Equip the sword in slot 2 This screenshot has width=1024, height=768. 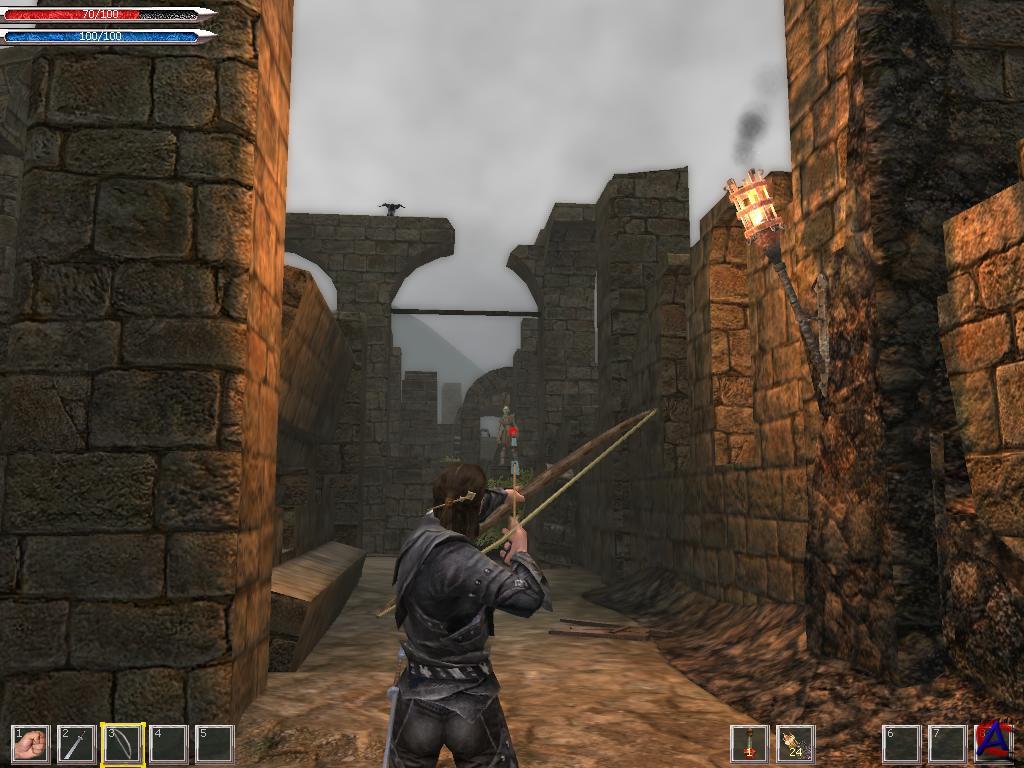coord(77,744)
